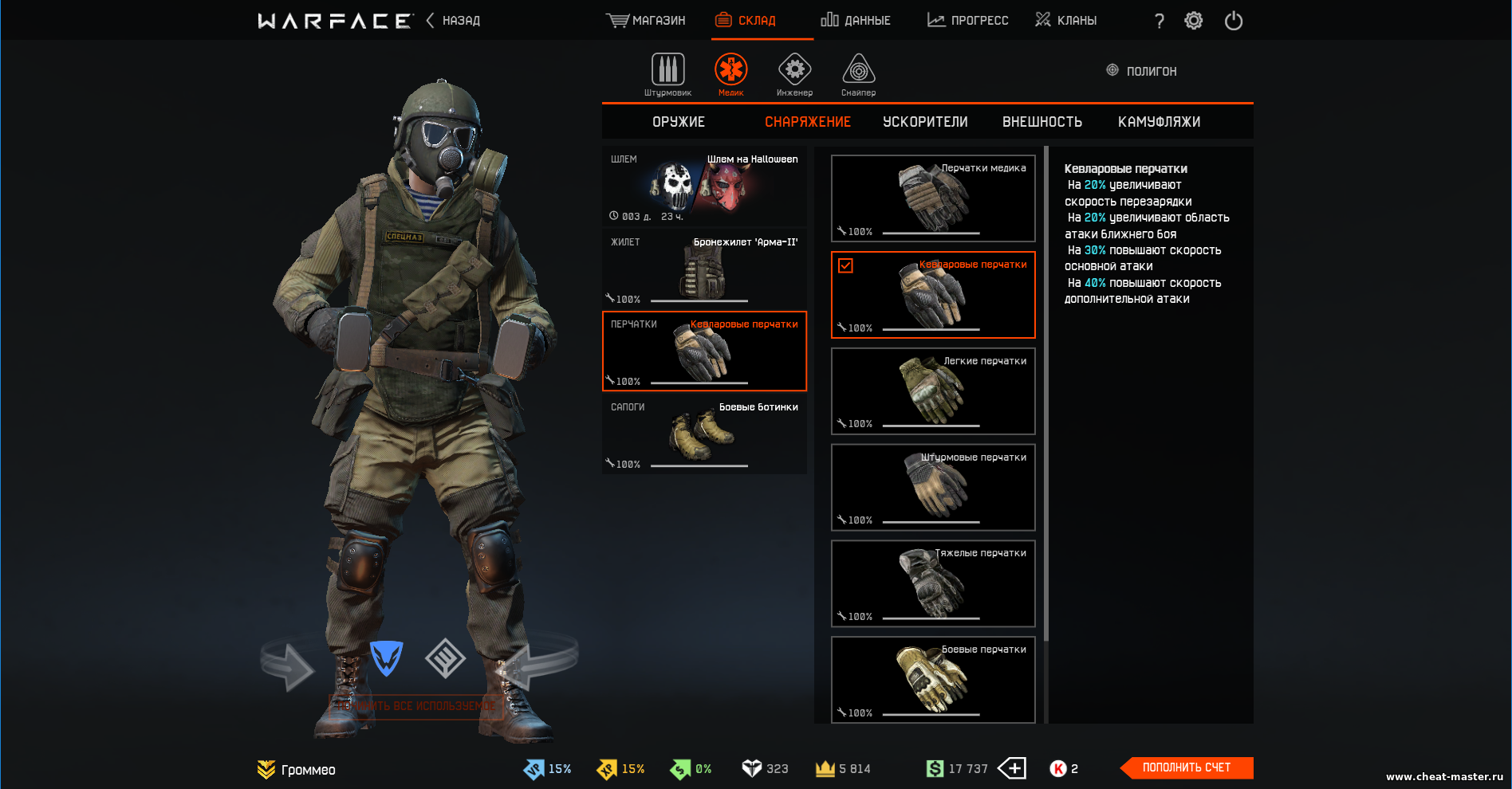
Task: Select the Штурмовик class icon
Action: [667, 73]
